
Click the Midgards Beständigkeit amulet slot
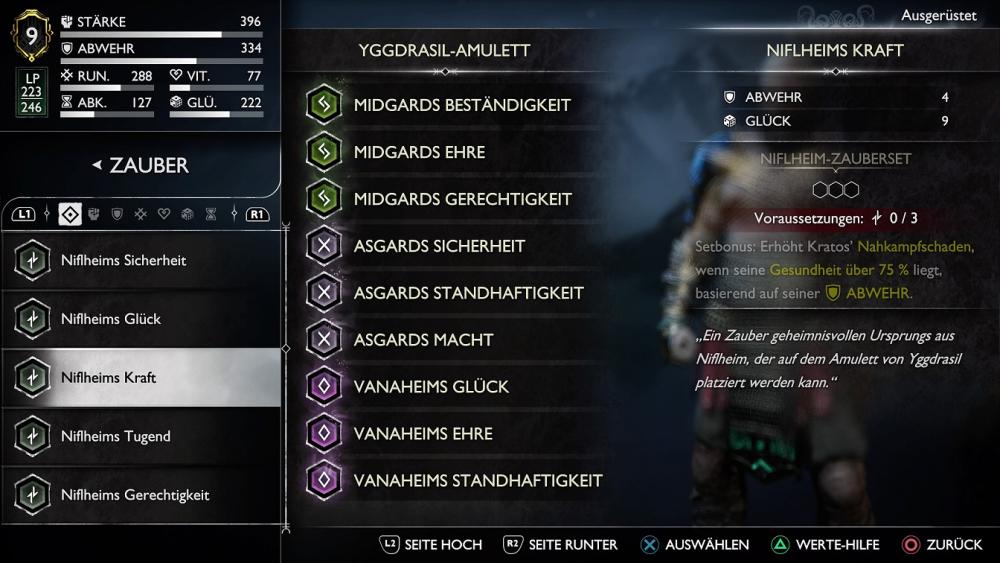click(x=460, y=105)
